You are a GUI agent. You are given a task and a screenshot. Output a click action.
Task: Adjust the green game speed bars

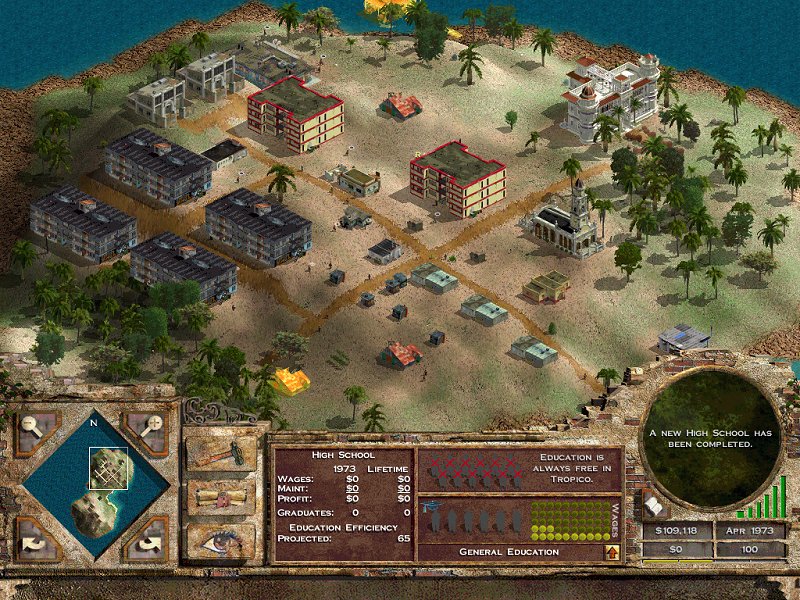(772, 499)
